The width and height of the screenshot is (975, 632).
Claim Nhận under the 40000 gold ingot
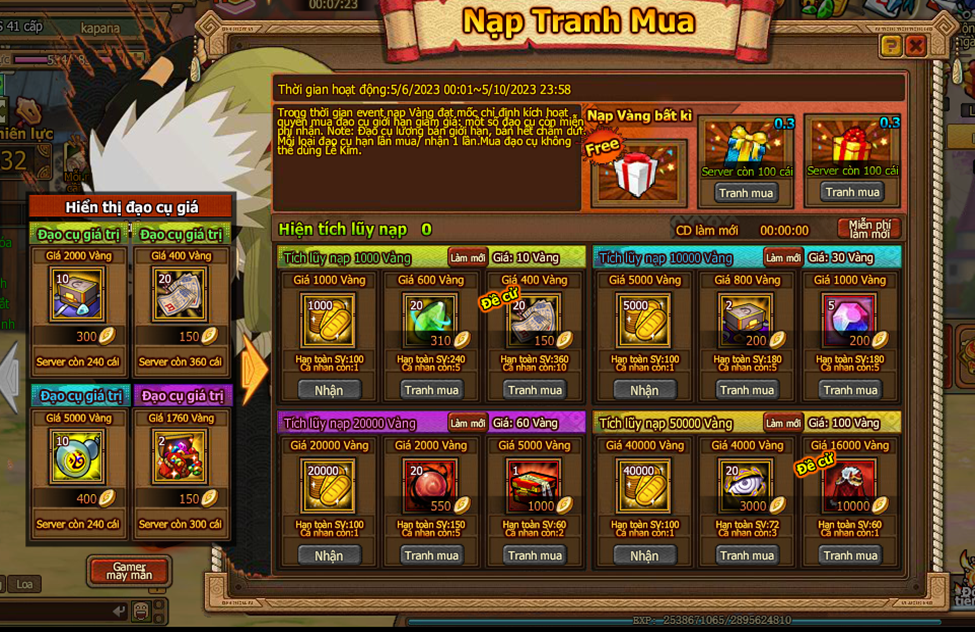644,555
